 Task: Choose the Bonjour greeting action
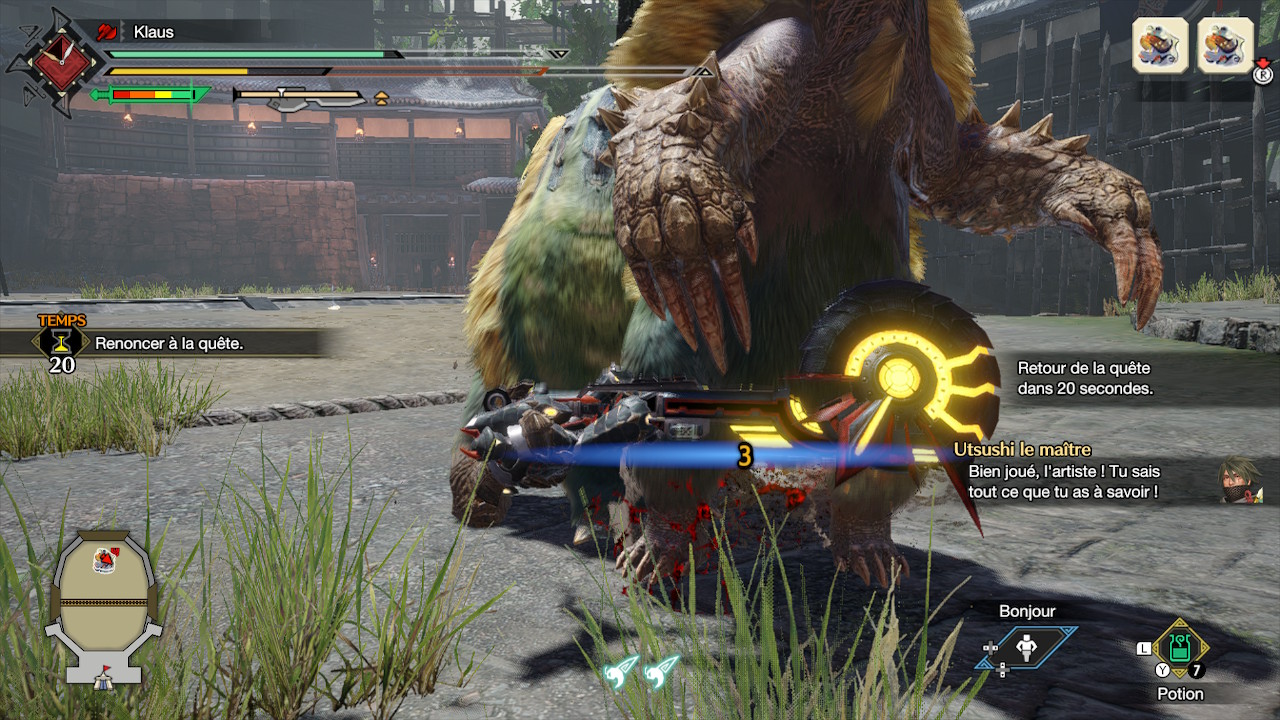1027,648
